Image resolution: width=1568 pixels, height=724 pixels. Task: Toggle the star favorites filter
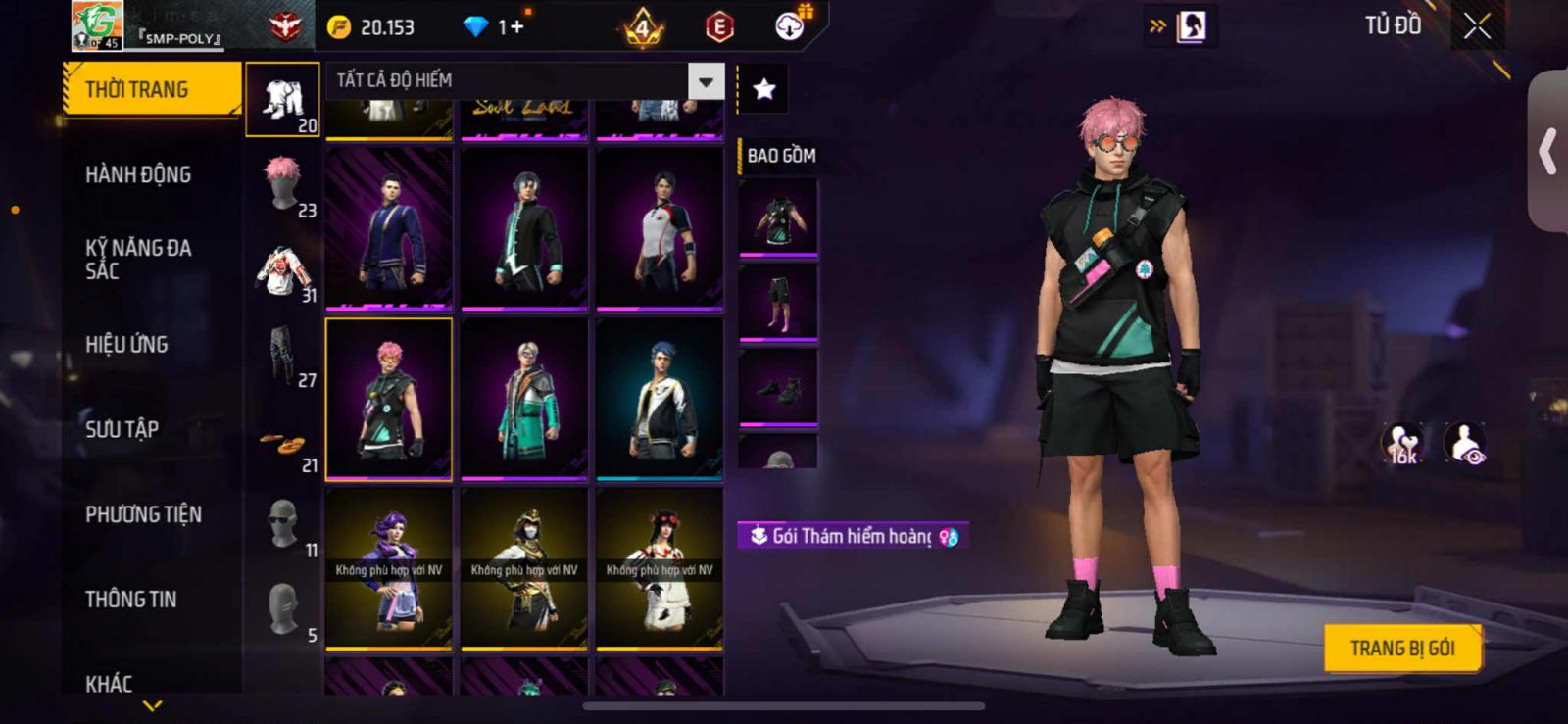pos(763,90)
